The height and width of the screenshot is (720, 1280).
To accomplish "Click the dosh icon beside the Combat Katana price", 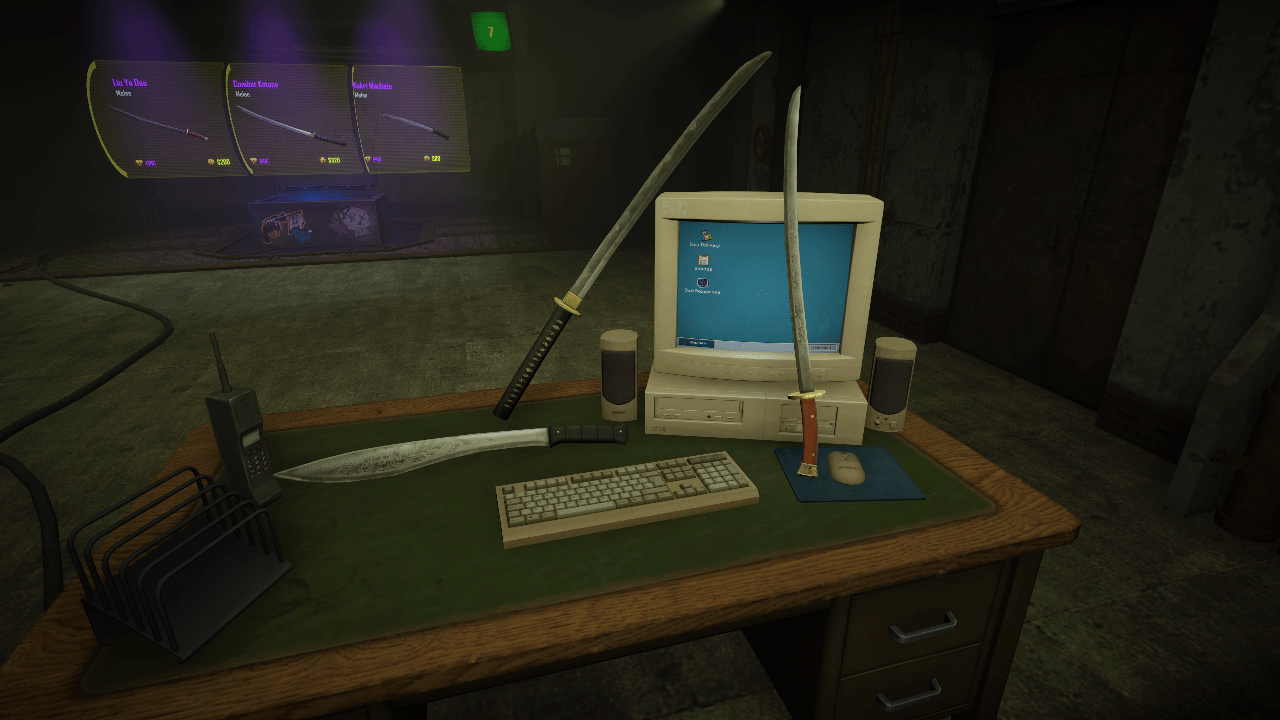I will coord(322,159).
